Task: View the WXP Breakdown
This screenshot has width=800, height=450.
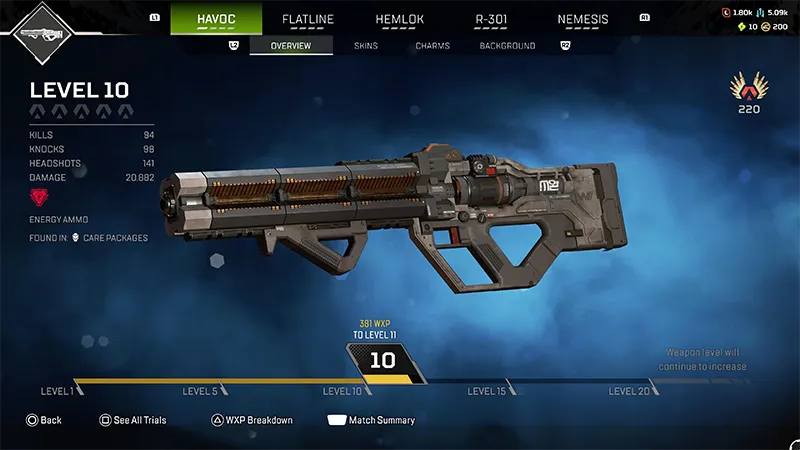Action: 251,420
